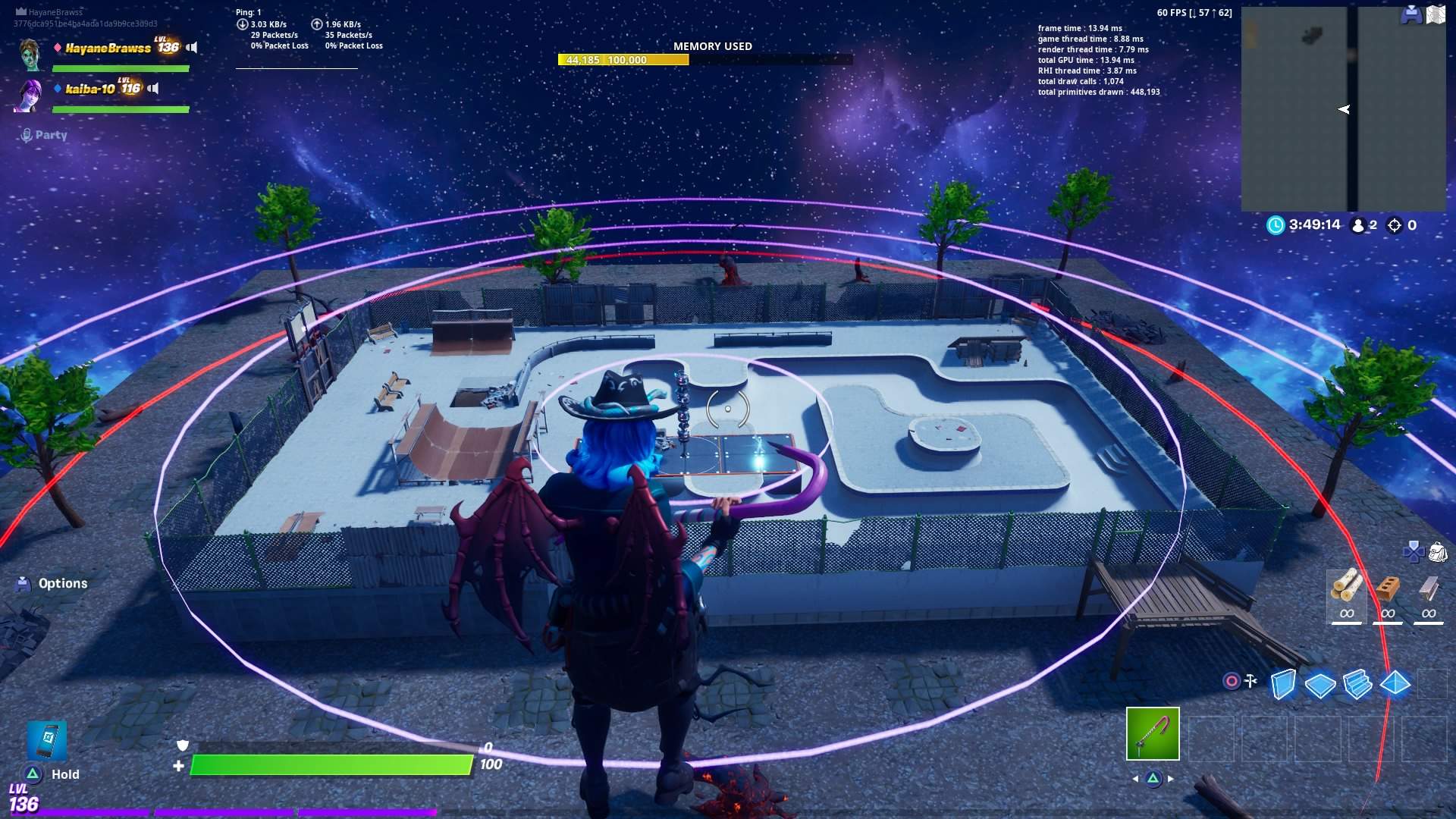Click the controller icon beside the map
Viewport: 1456px width, 819px height.
point(1411,15)
